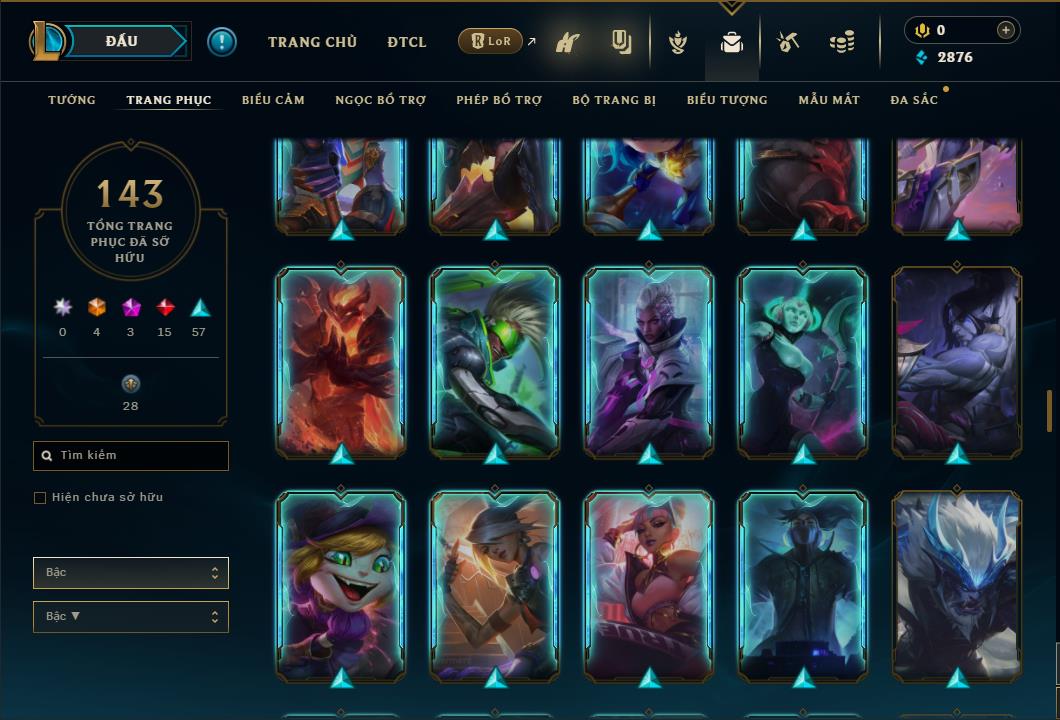This screenshot has height=720, width=1060.
Task: Select the fiery lava demon skin card
Action: pyautogui.click(x=341, y=362)
